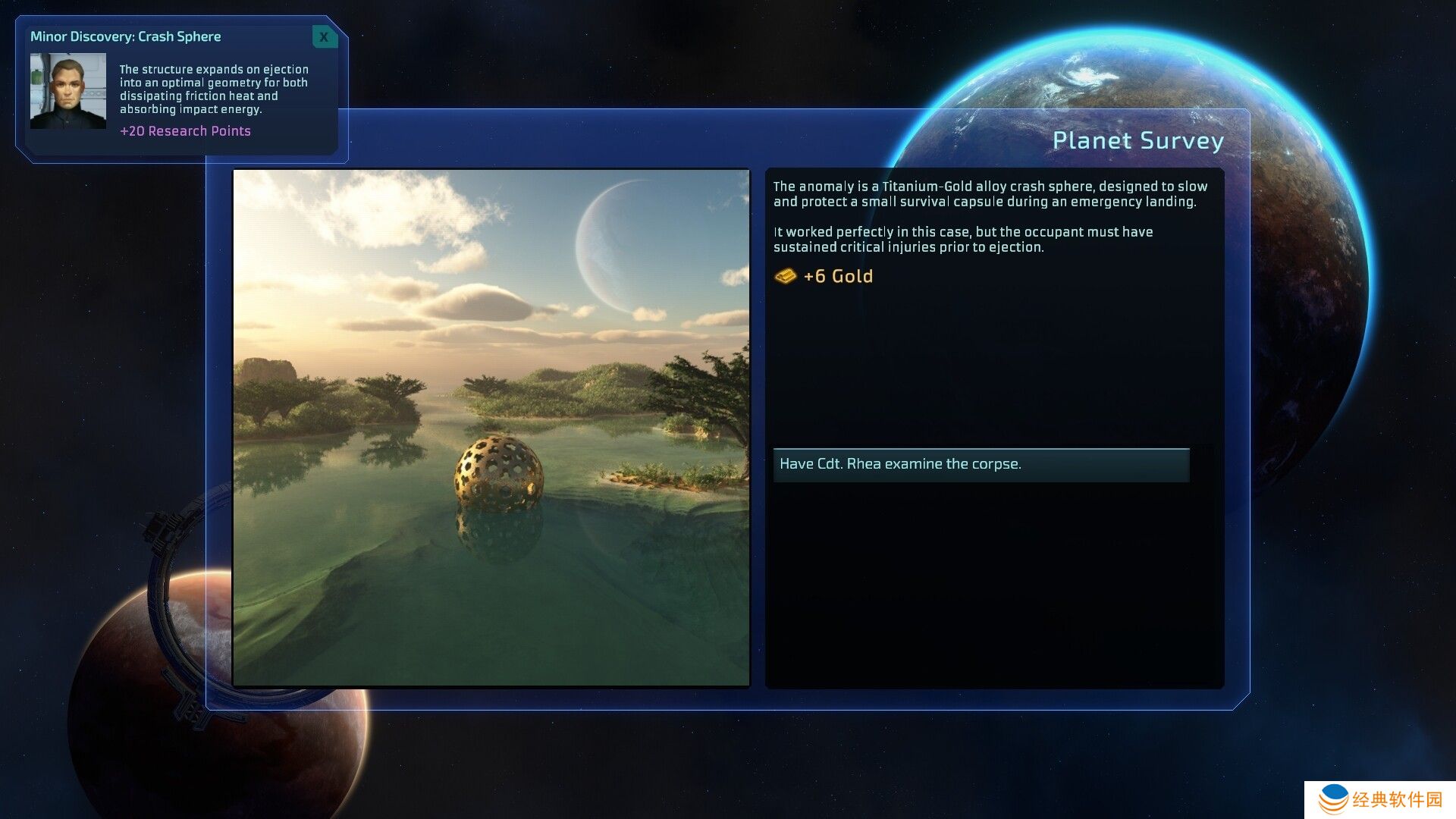
Task: Close the Minor Discovery notification
Action: pos(325,36)
